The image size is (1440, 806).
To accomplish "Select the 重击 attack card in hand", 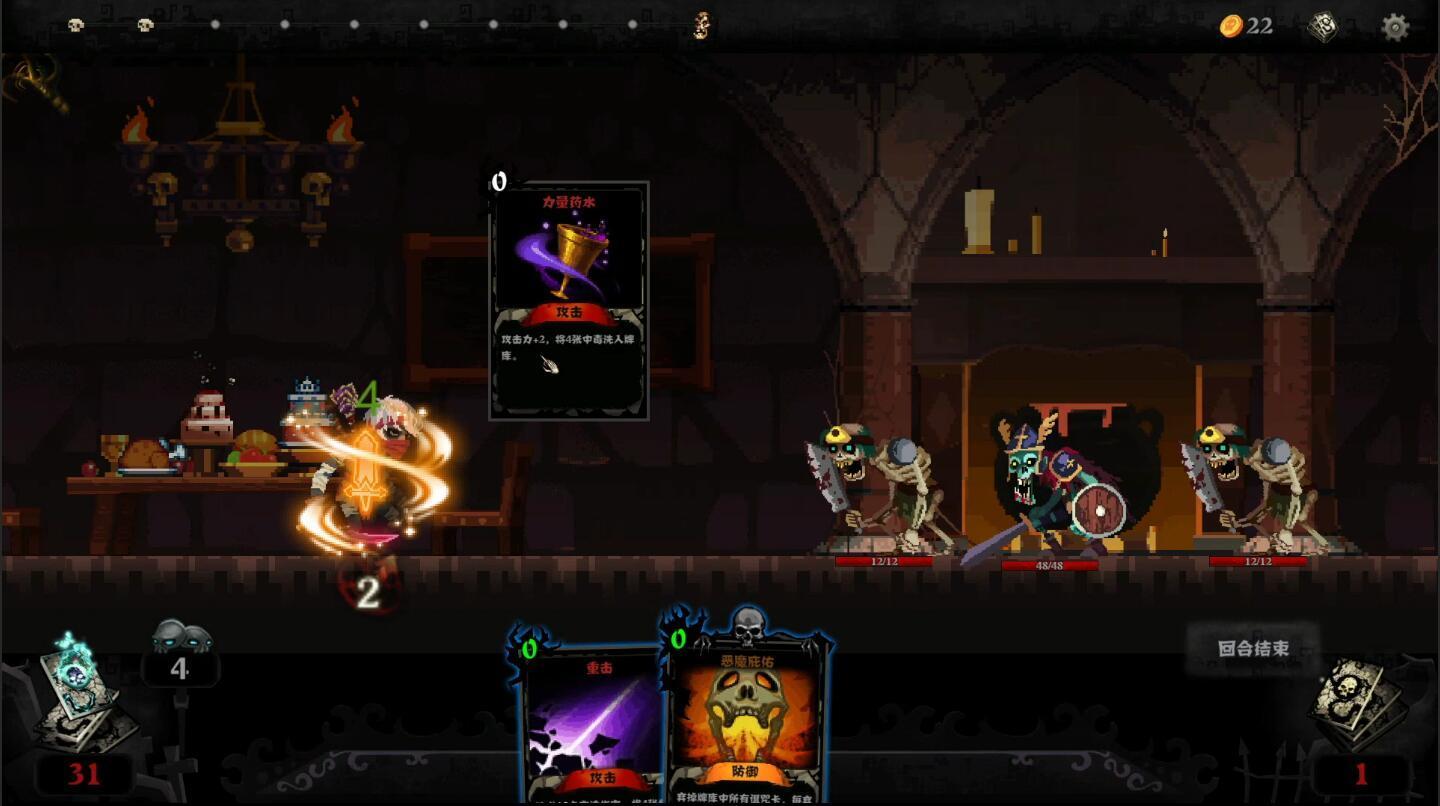I will [592, 725].
